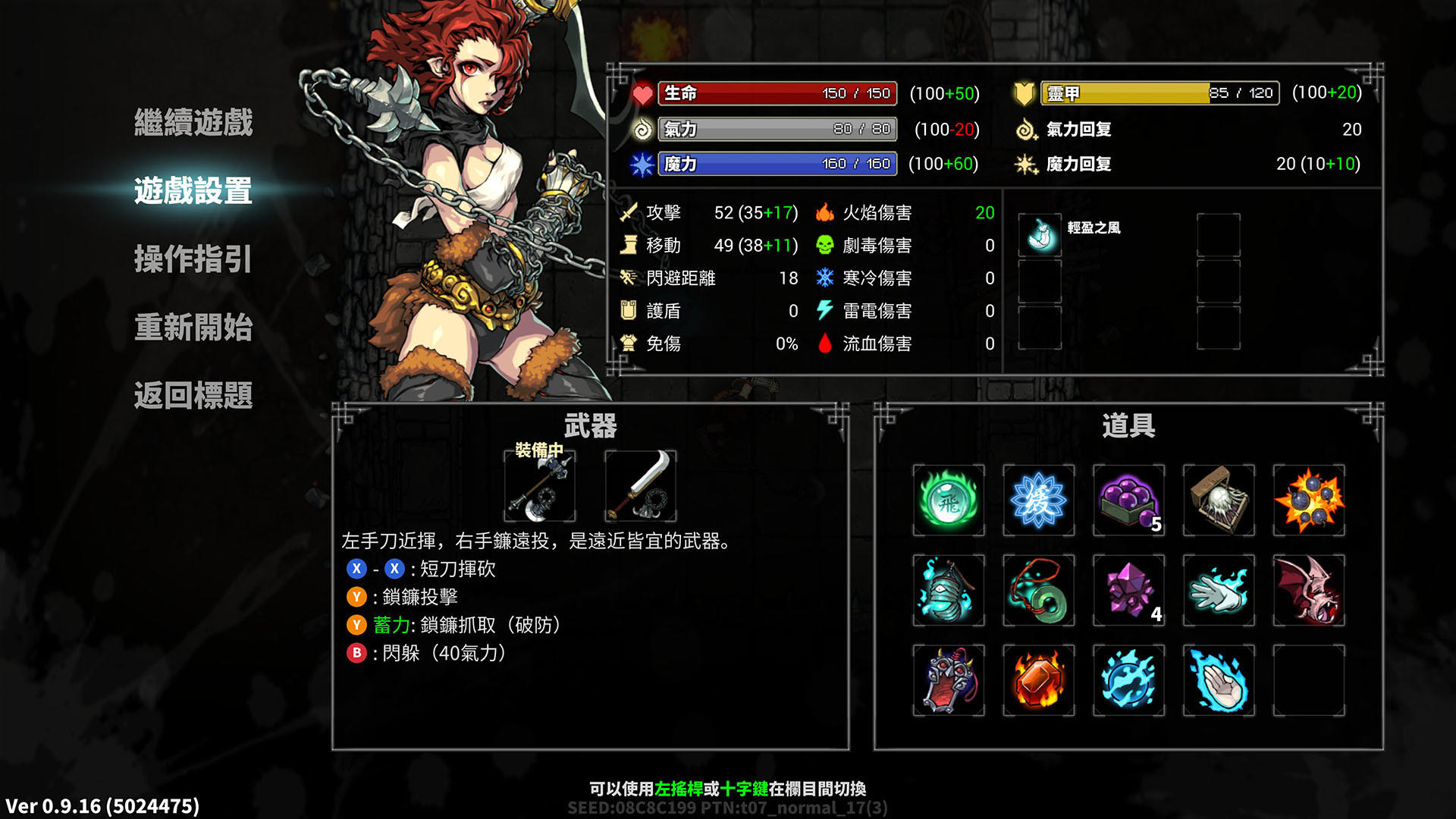Select the blue 緩 snowflake item
1456x819 pixels.
pyautogui.click(x=1039, y=500)
